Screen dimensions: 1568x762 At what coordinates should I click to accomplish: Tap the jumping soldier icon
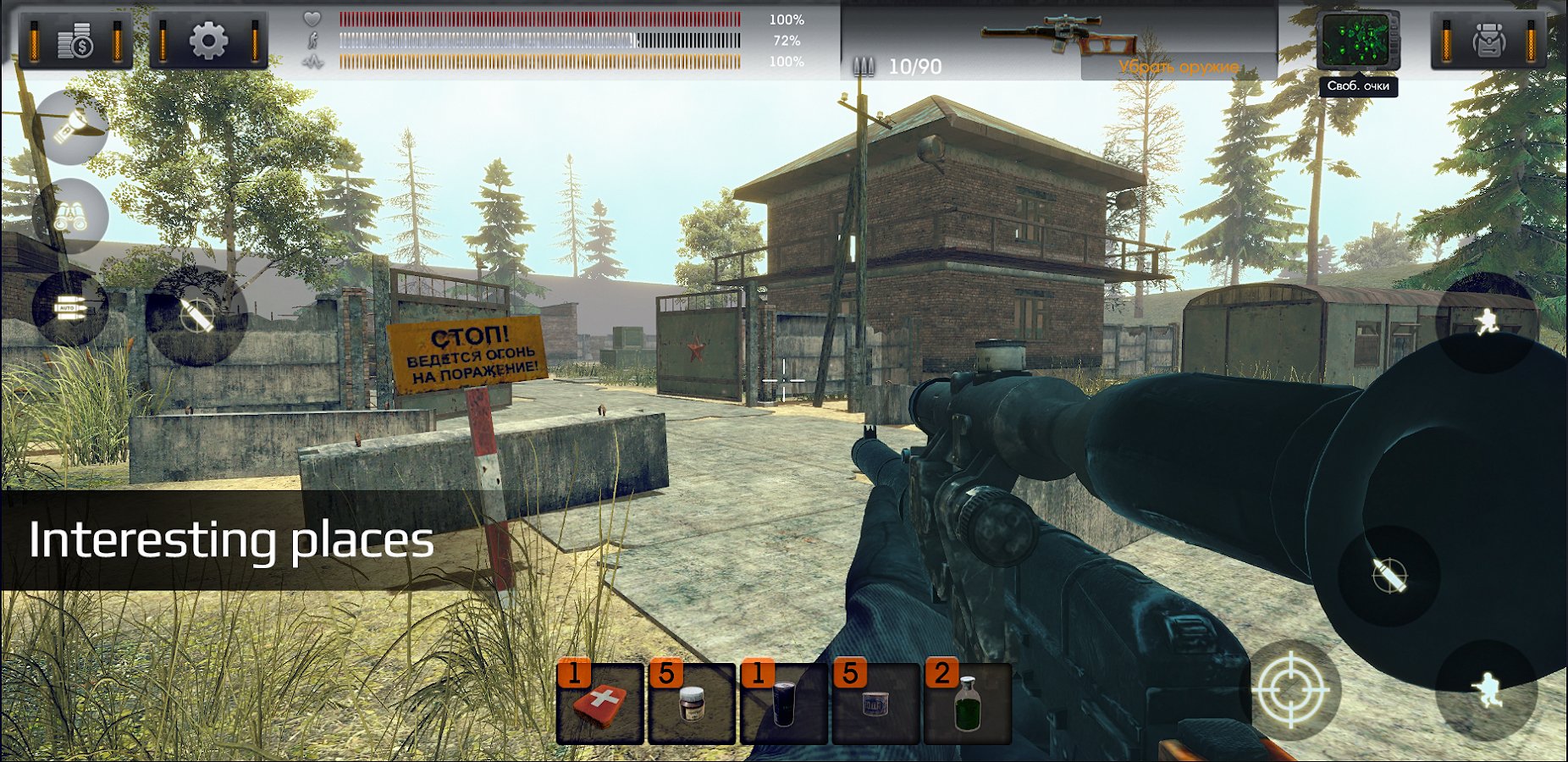point(1486,322)
